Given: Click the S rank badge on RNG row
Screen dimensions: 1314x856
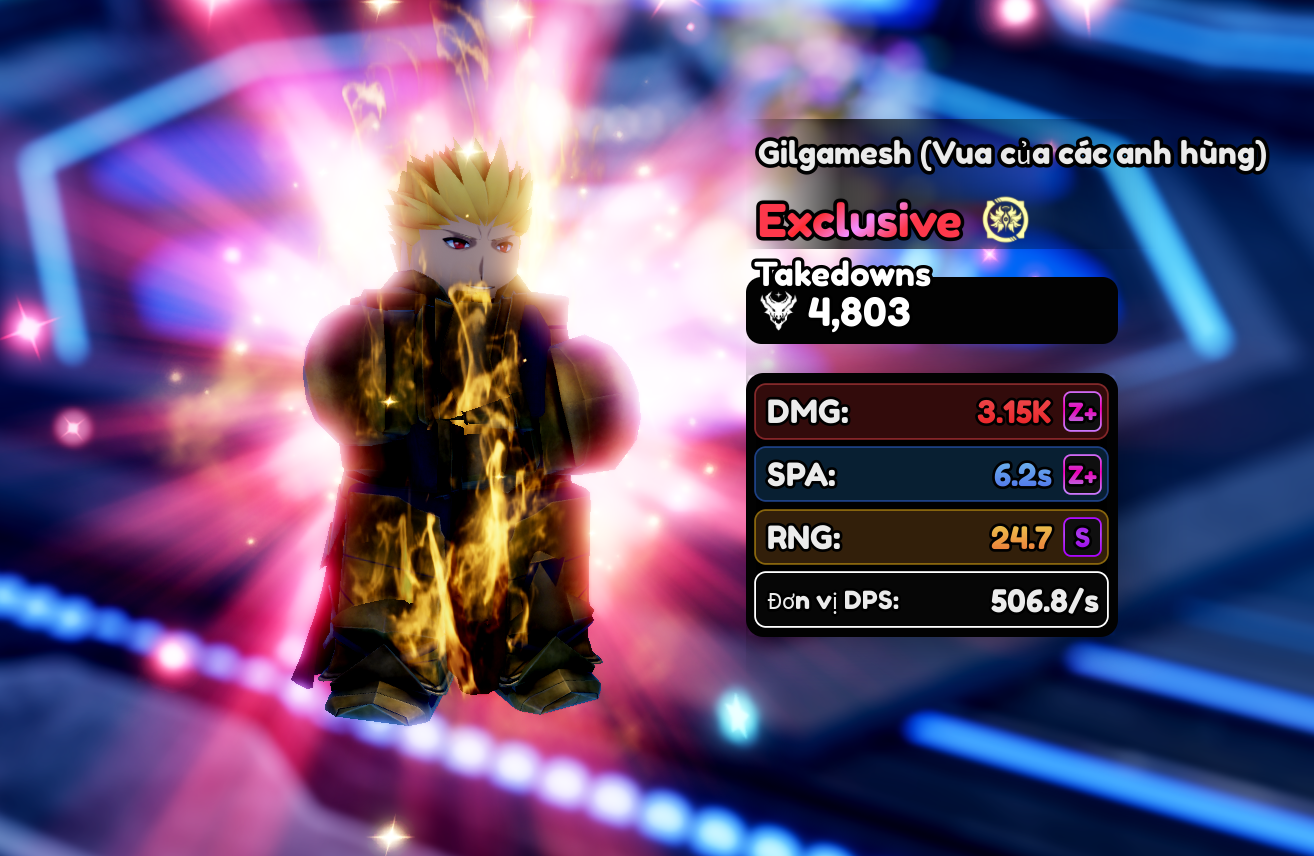Looking at the screenshot, I should pyautogui.click(x=1082, y=538).
